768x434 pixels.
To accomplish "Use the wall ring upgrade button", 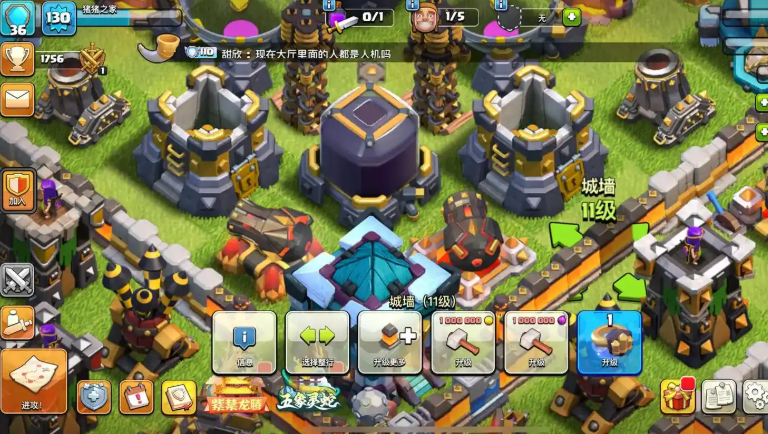I will [x=609, y=342].
